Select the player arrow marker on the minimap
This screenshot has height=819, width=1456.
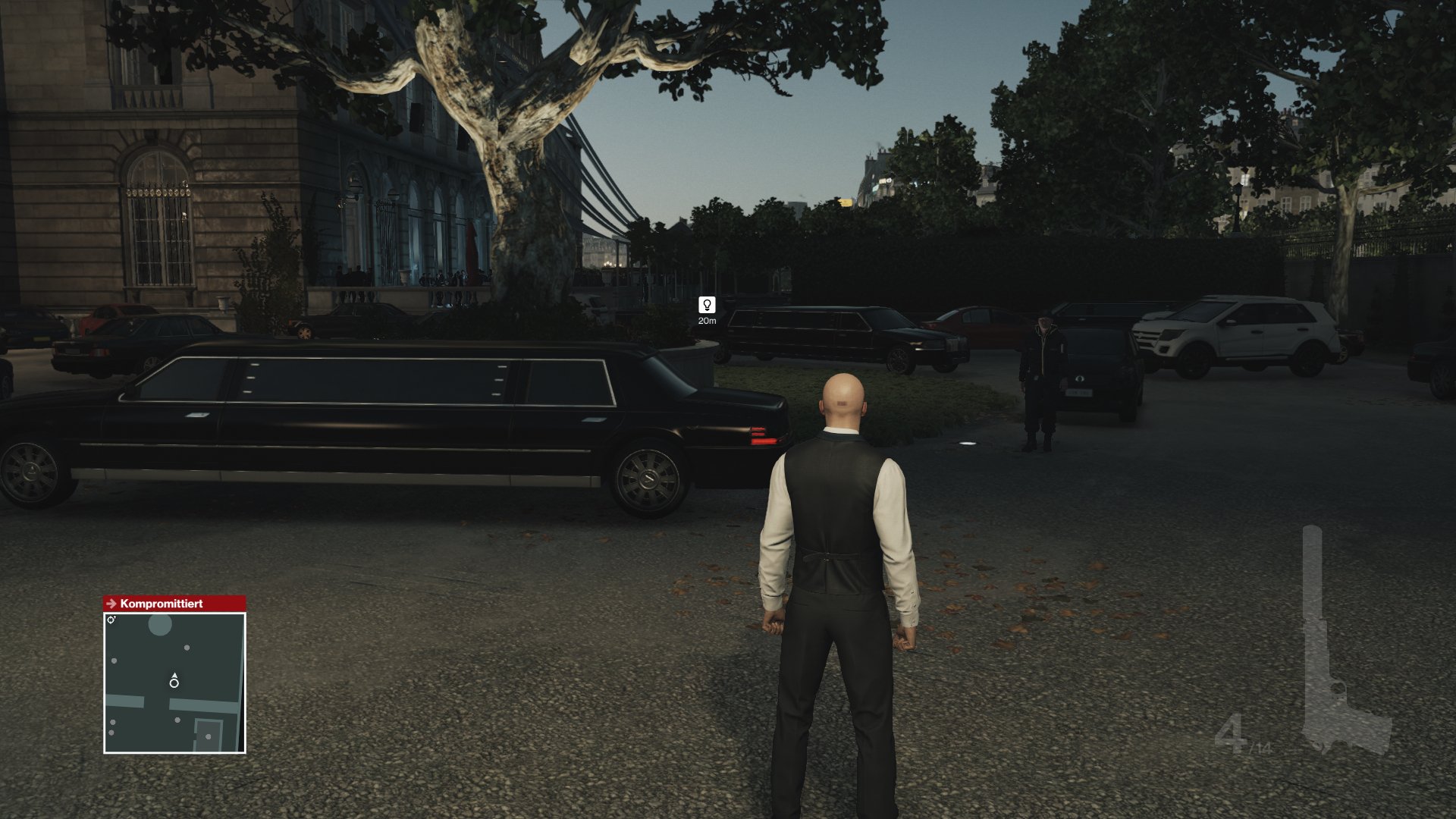(x=174, y=676)
